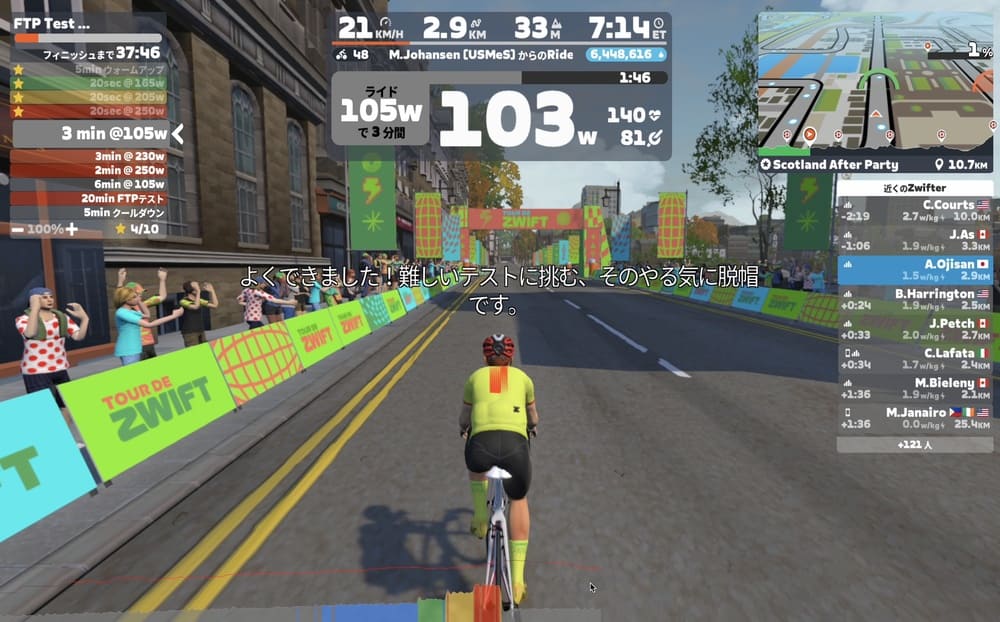1000x622 pixels.
Task: Skip the current 3 min @105w block arrow
Action: [x=177, y=133]
